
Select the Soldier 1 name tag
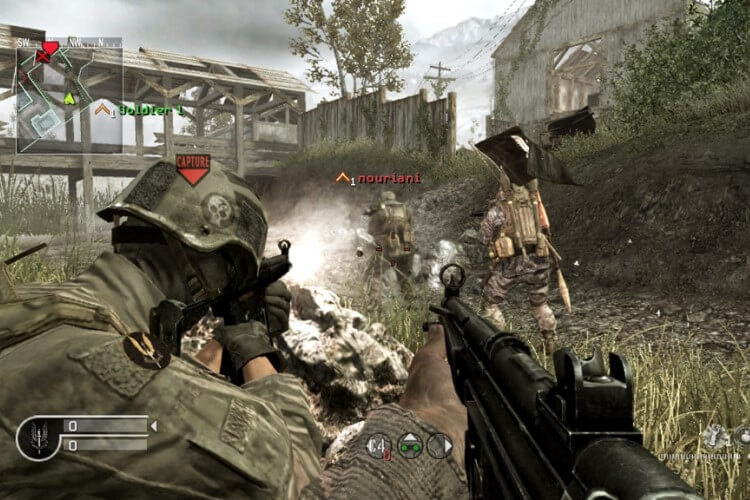(x=150, y=109)
